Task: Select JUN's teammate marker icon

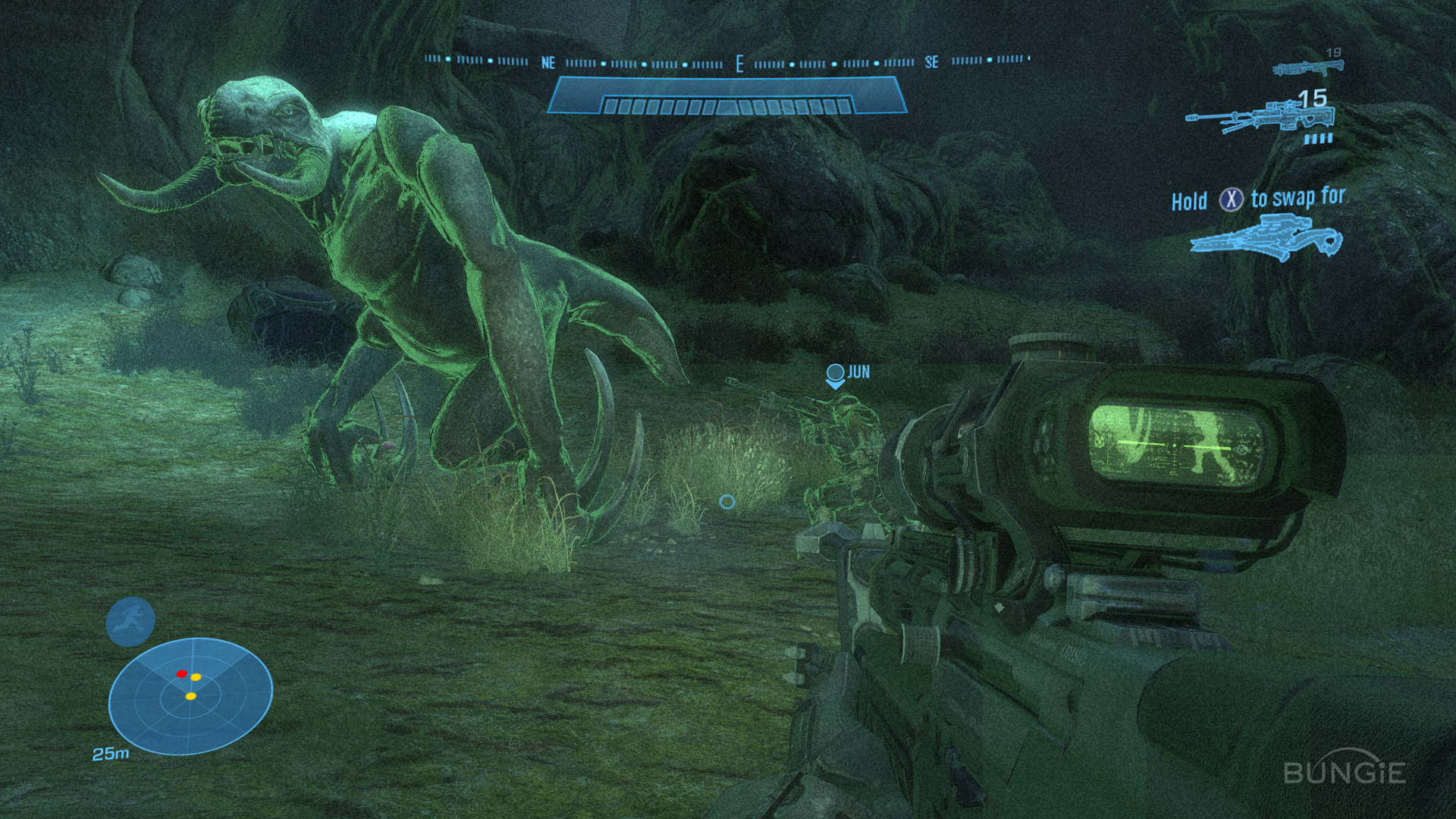Action: tap(836, 373)
